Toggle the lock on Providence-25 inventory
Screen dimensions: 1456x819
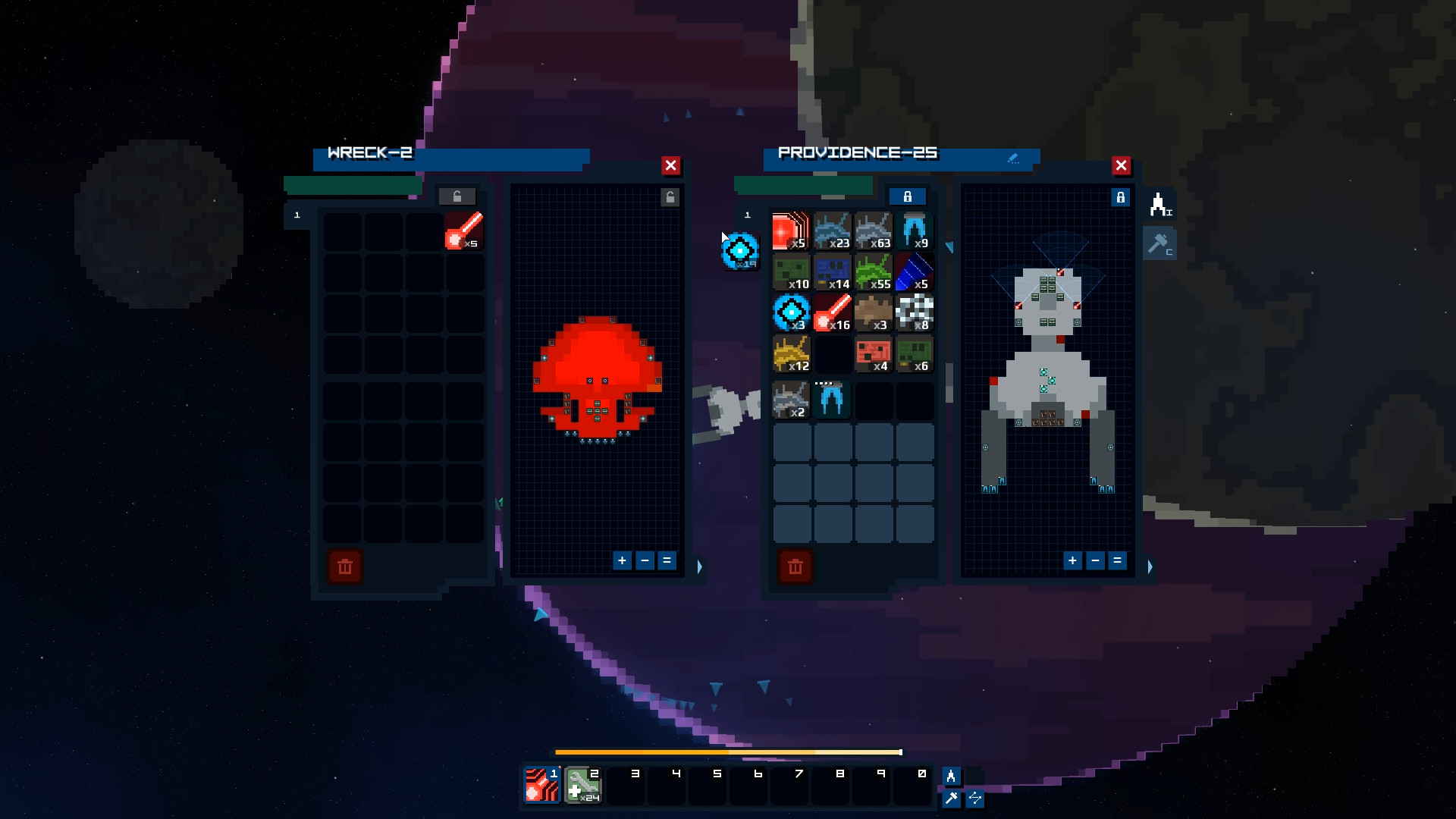[908, 196]
